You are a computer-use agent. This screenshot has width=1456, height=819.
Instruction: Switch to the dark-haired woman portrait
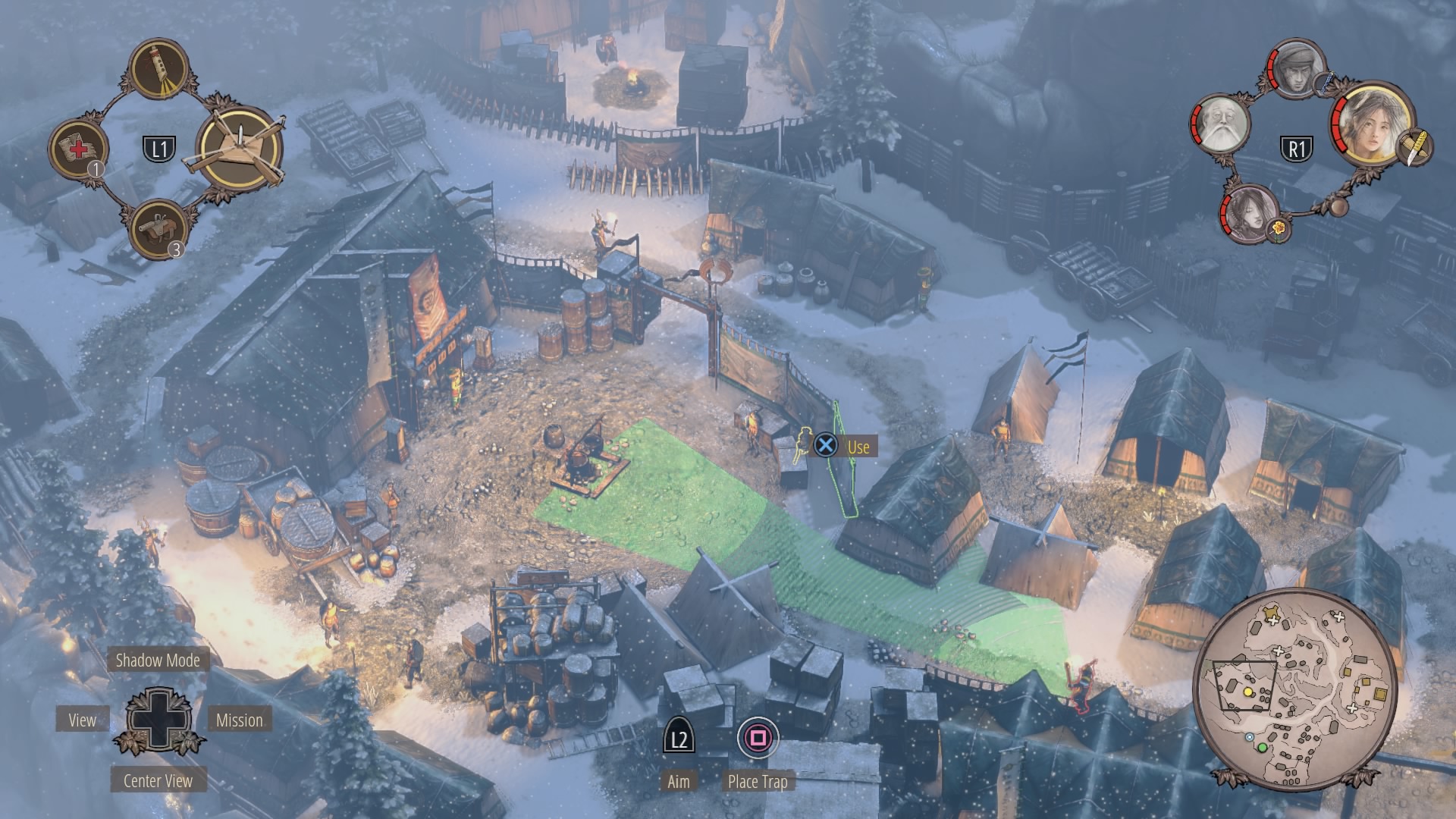1249,213
